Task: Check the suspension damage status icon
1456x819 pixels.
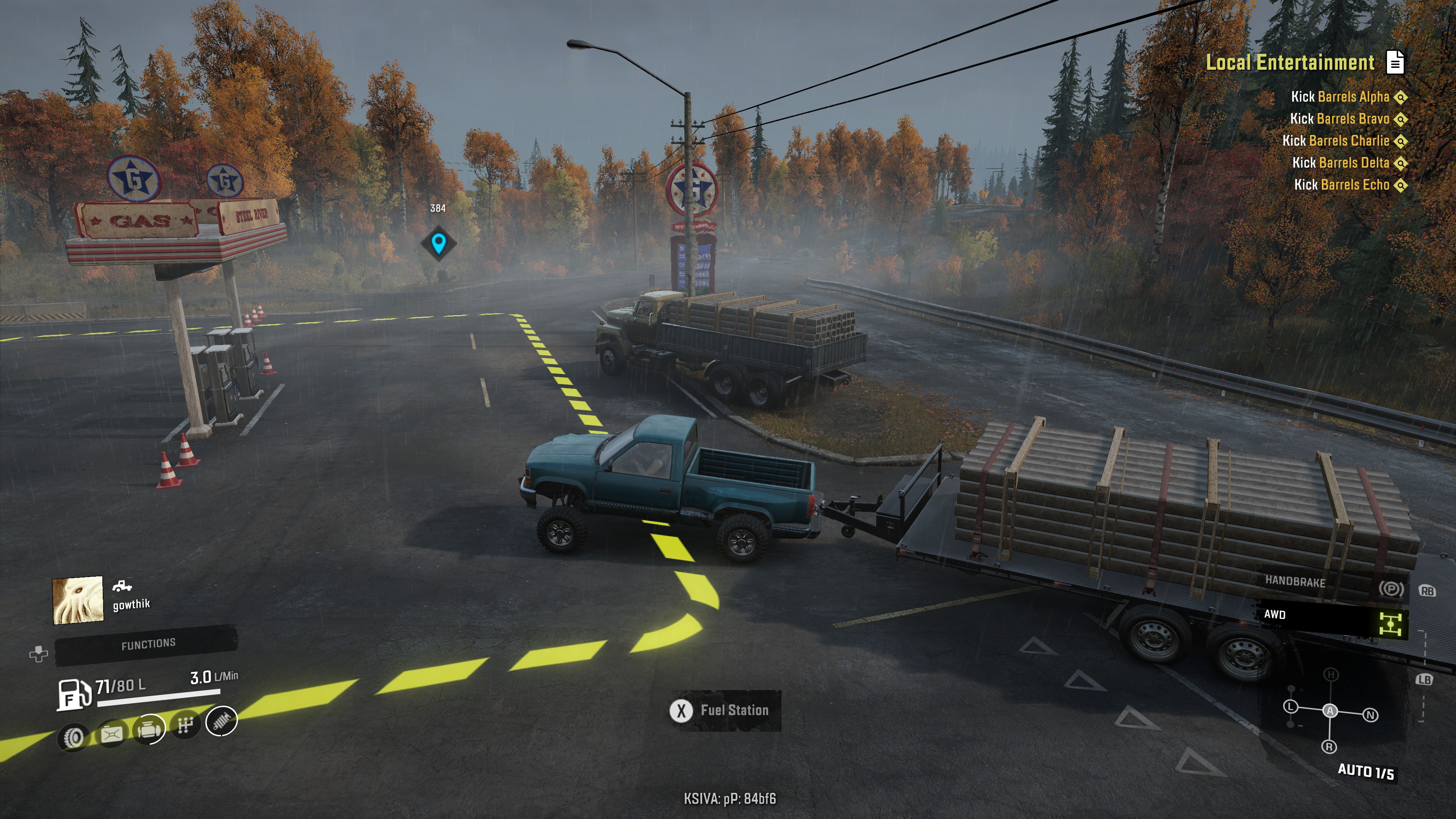Action: 221,721
